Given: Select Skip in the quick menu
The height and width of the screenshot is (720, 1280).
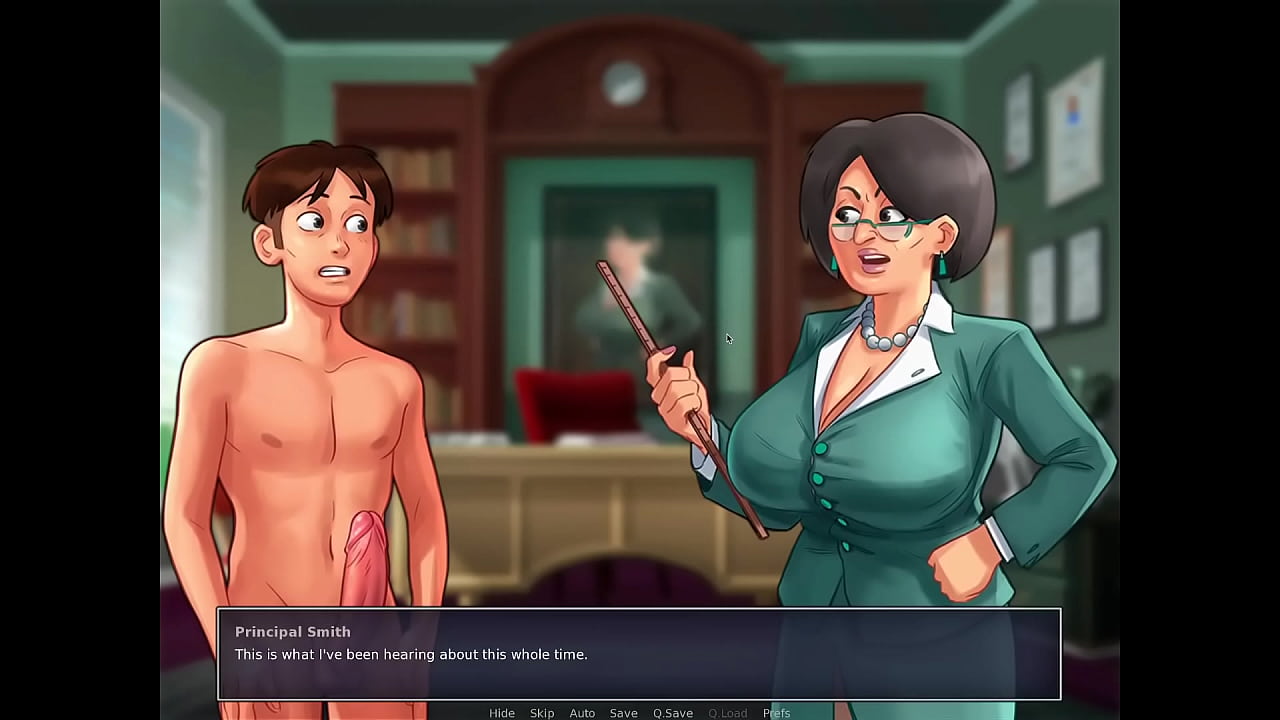Looking at the screenshot, I should [x=542, y=713].
